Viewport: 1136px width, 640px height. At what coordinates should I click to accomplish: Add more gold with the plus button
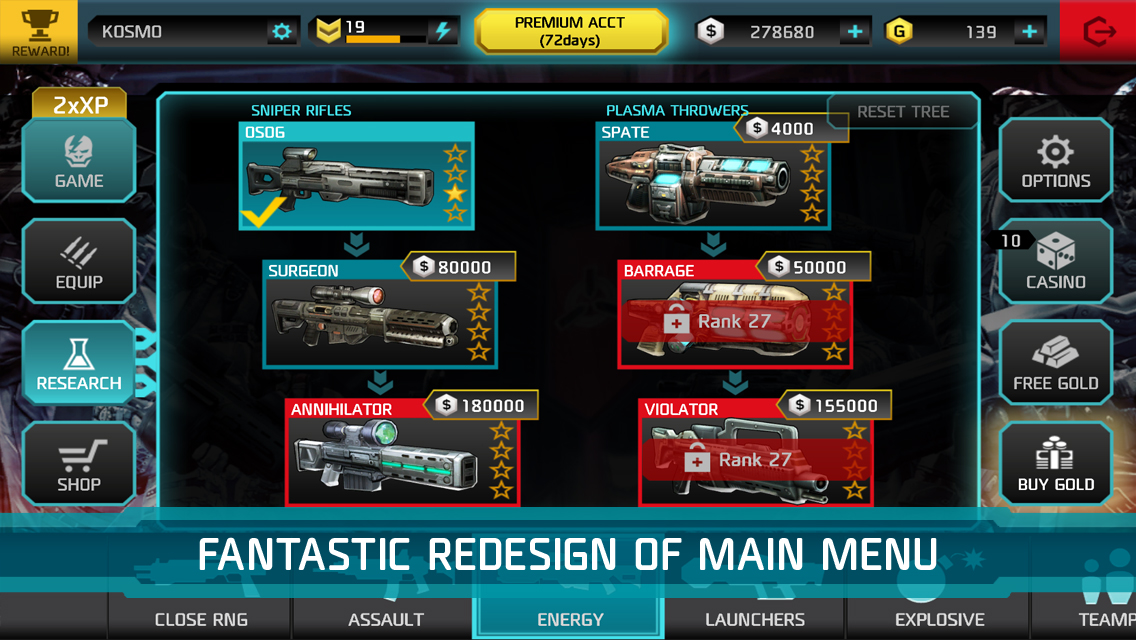[x=1029, y=32]
